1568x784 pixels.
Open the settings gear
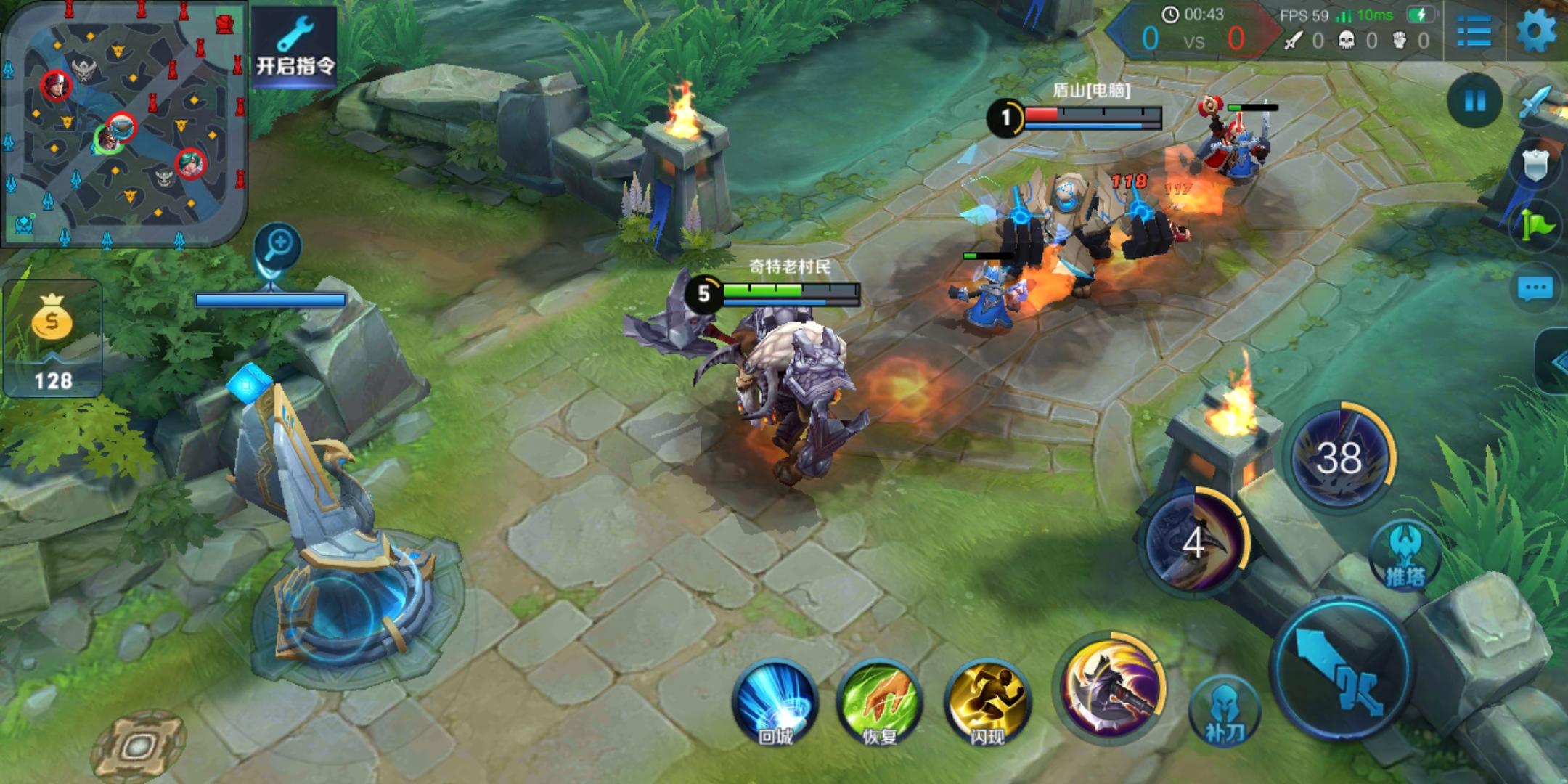coord(1536,31)
